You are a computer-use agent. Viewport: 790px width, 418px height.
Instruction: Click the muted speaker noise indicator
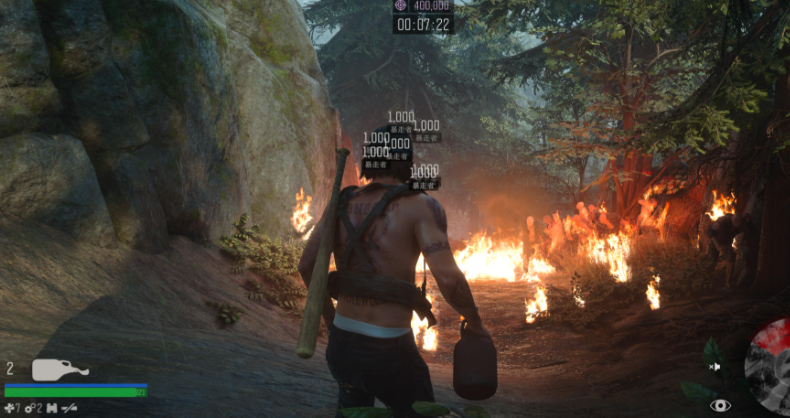pyautogui.click(x=716, y=367)
